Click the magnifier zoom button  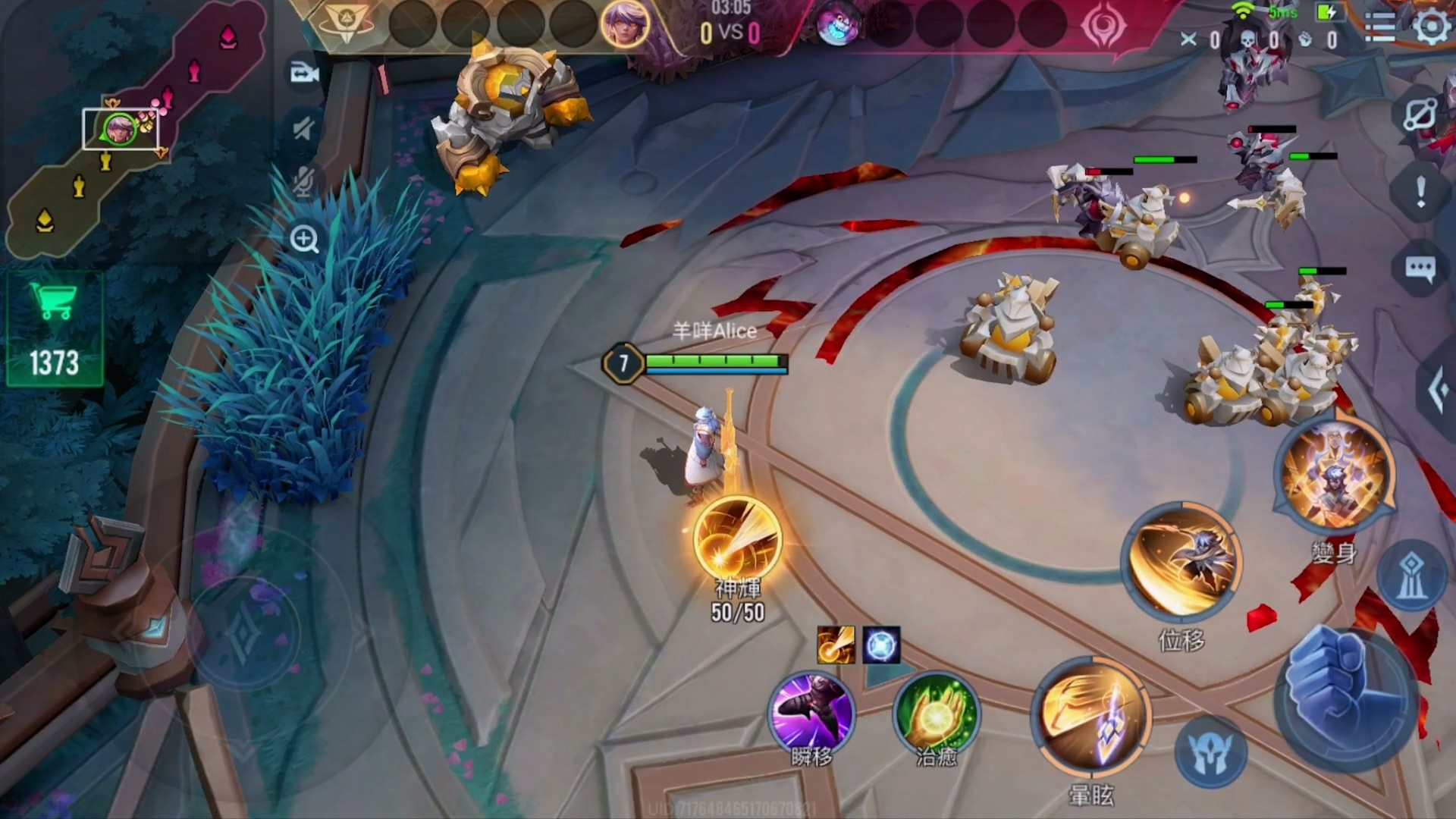[x=304, y=240]
